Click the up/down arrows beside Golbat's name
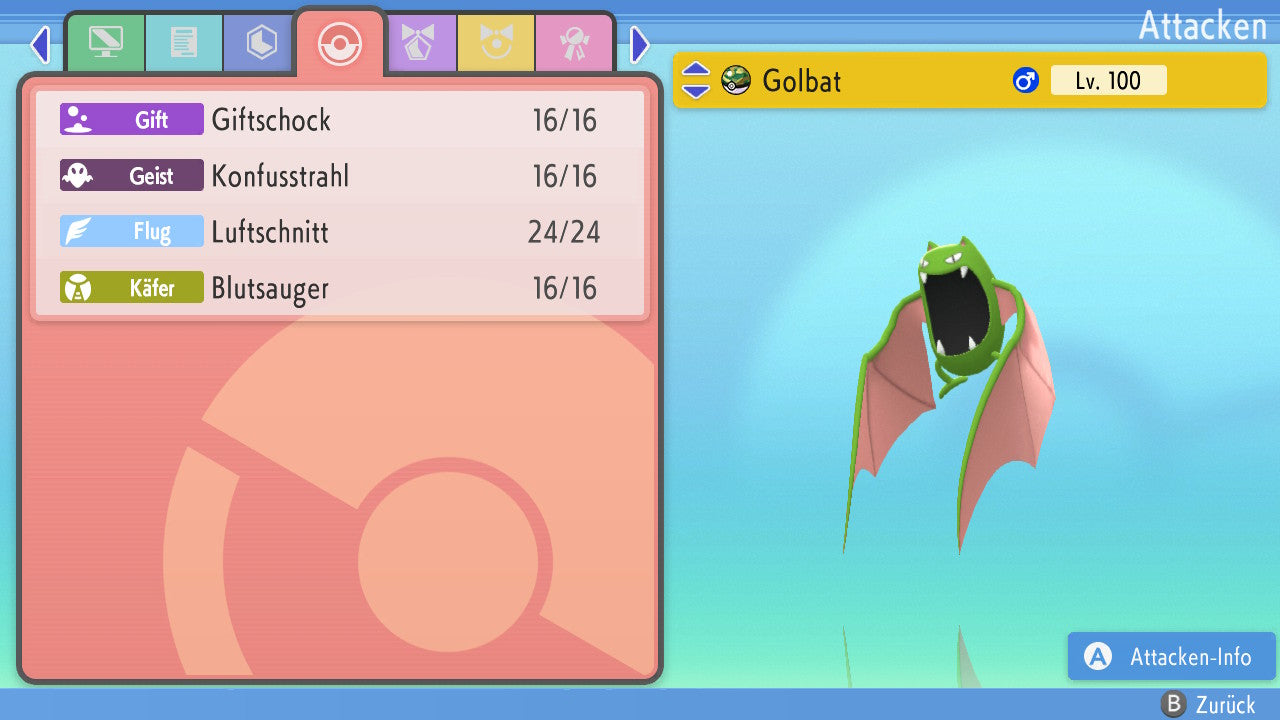The width and height of the screenshot is (1280, 720). click(696, 80)
